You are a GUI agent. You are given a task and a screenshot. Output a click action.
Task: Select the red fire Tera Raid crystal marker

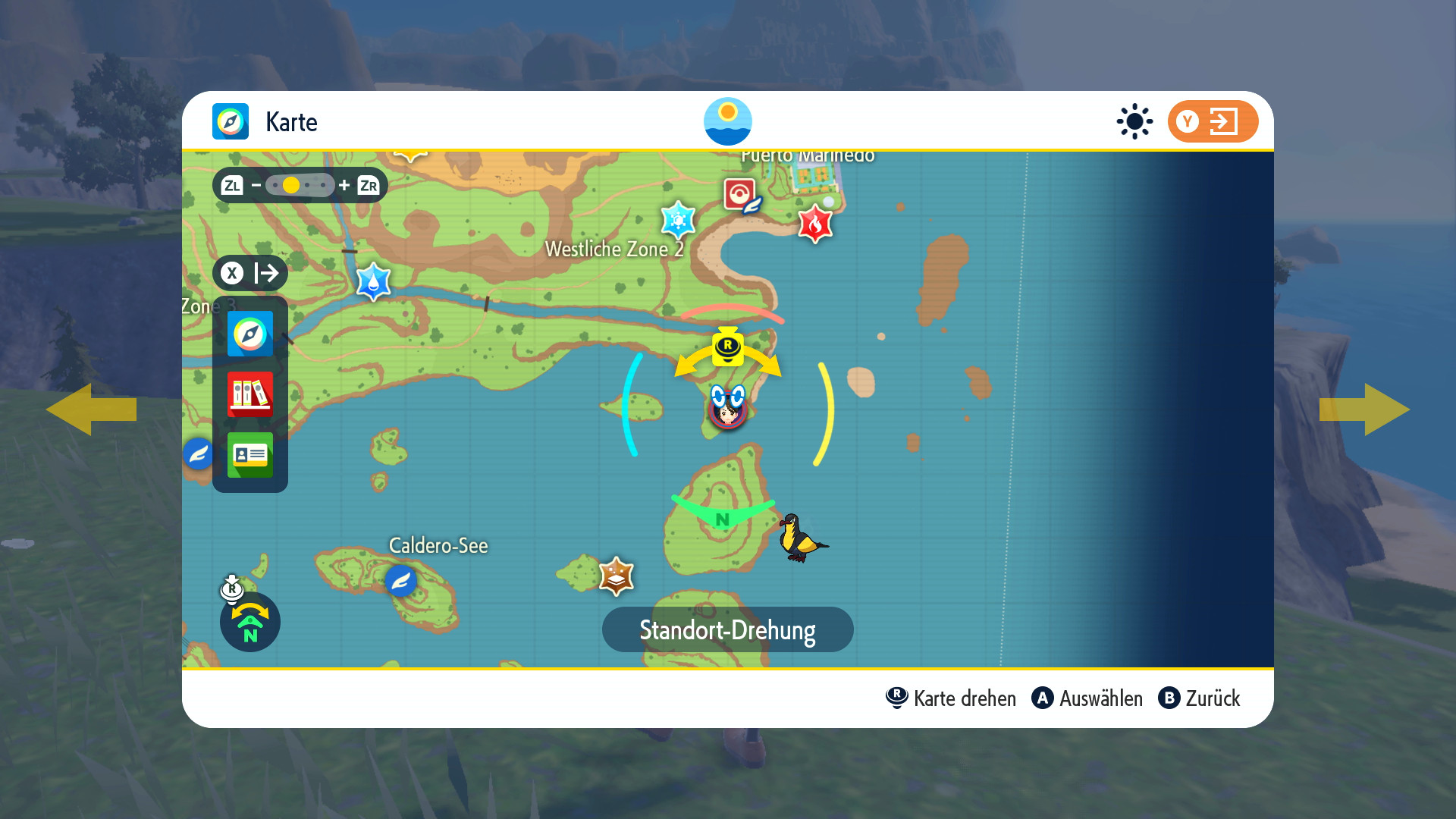[x=815, y=224]
